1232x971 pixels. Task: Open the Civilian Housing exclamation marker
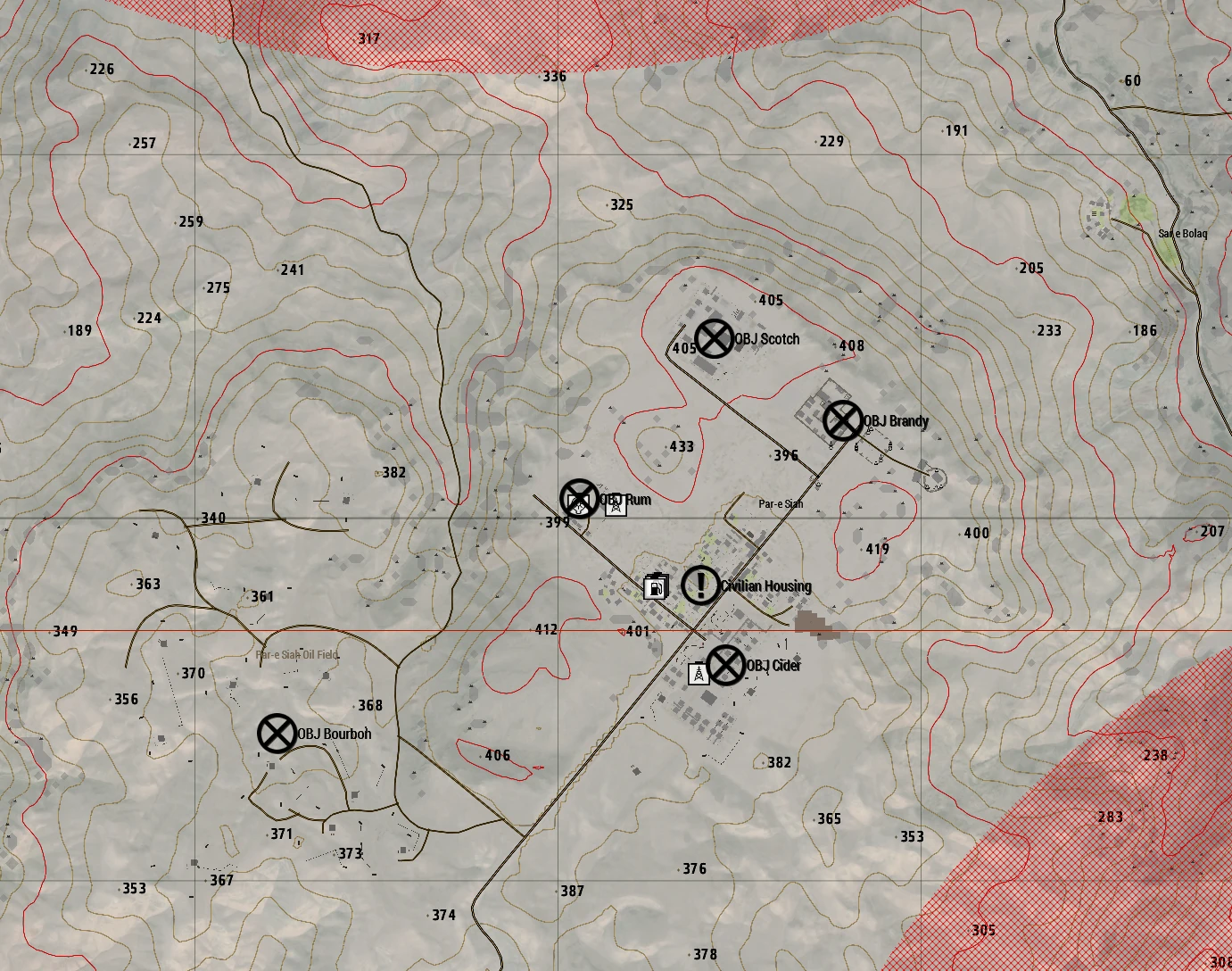pyautogui.click(x=699, y=586)
